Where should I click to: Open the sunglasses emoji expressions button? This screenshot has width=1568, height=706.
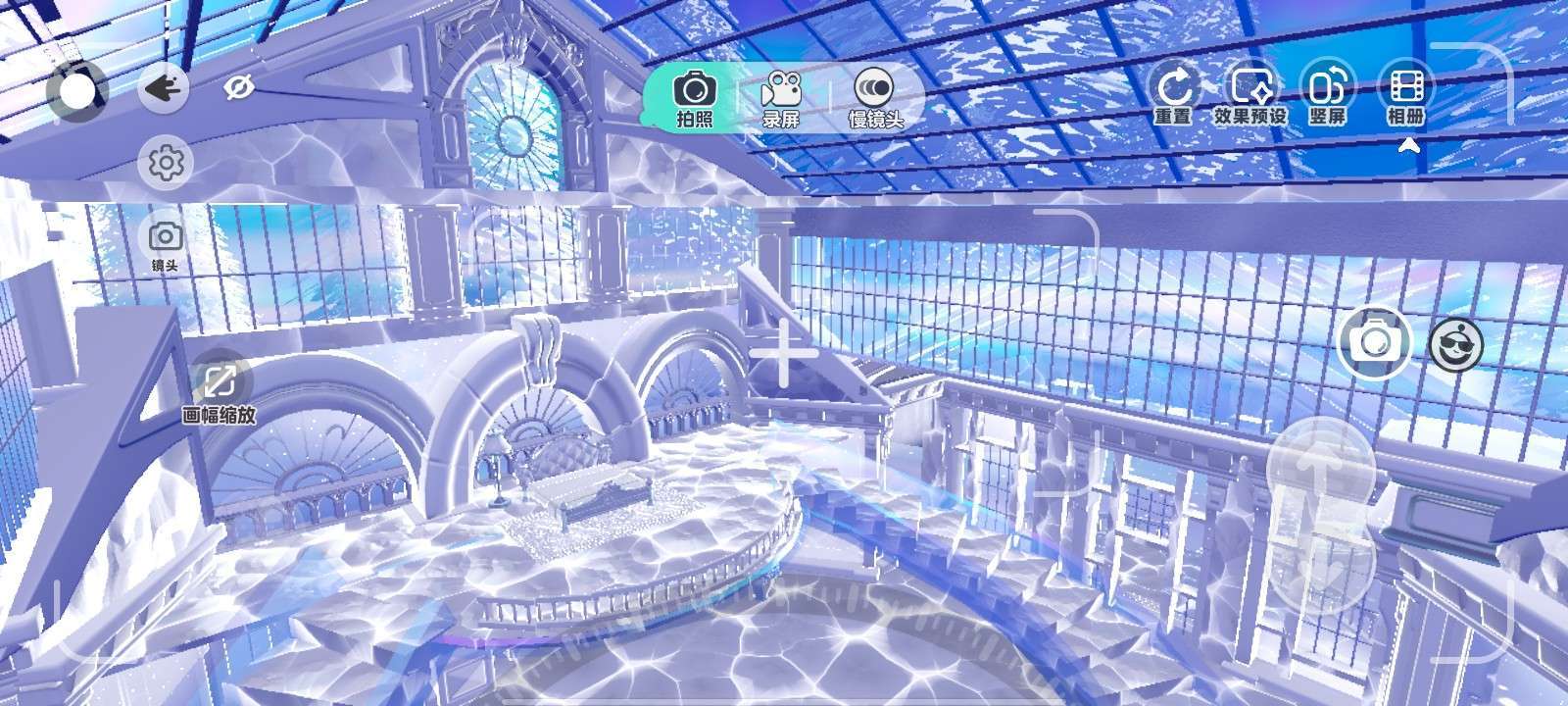point(1455,344)
